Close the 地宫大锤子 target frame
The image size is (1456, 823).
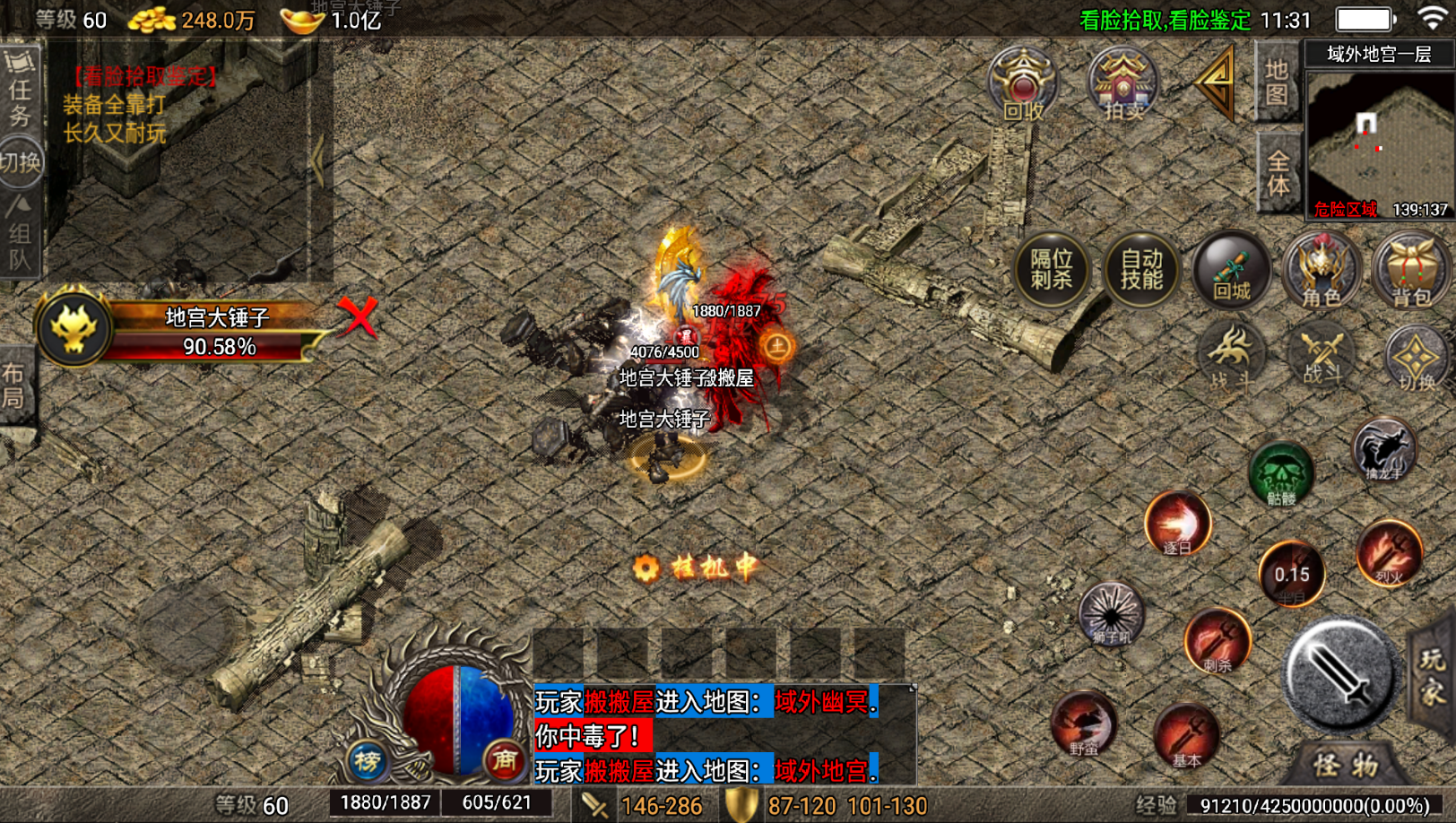tap(358, 316)
